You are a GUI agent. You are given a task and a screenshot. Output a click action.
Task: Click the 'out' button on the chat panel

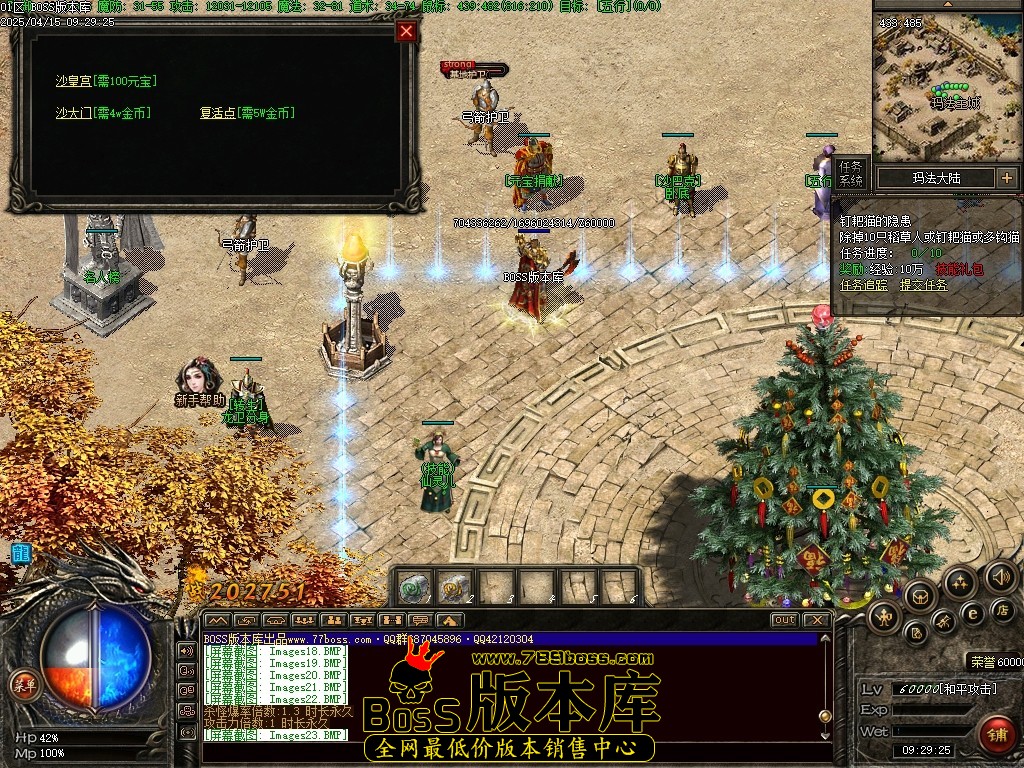coord(785,620)
